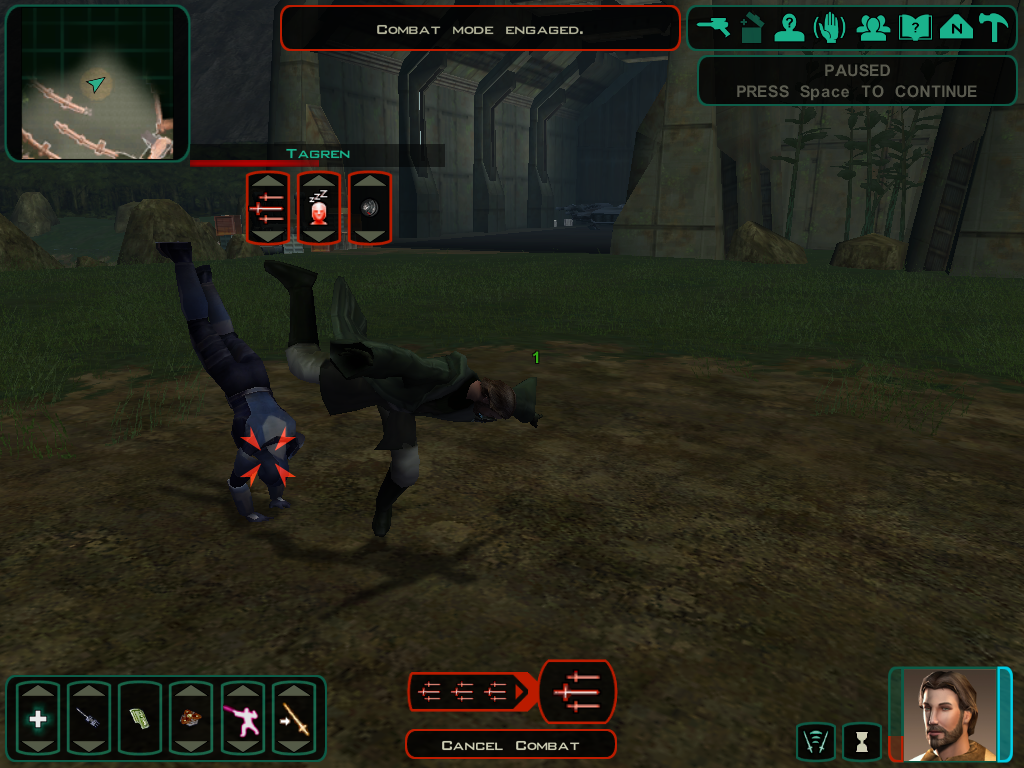Image resolution: width=1024 pixels, height=768 pixels.
Task: Click the minimap in the corner
Action: click(x=97, y=84)
